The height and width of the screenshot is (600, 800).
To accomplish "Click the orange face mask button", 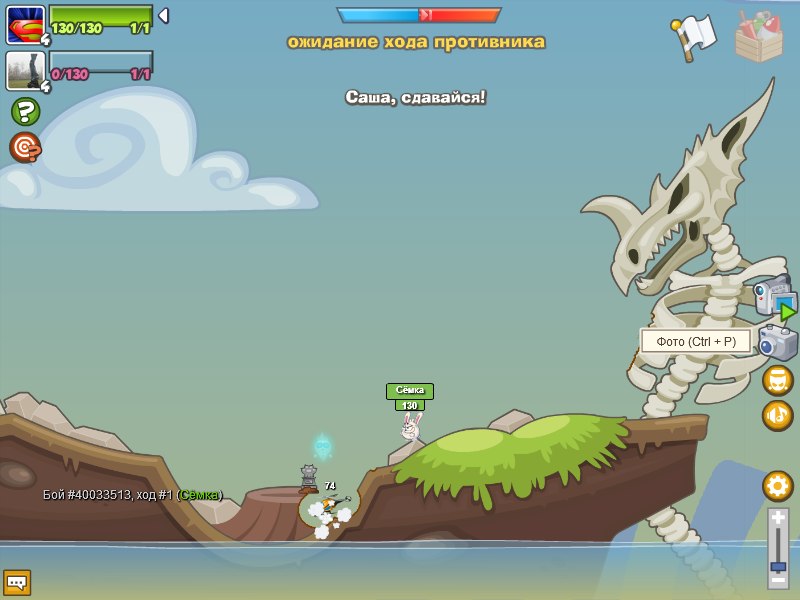I will (777, 380).
